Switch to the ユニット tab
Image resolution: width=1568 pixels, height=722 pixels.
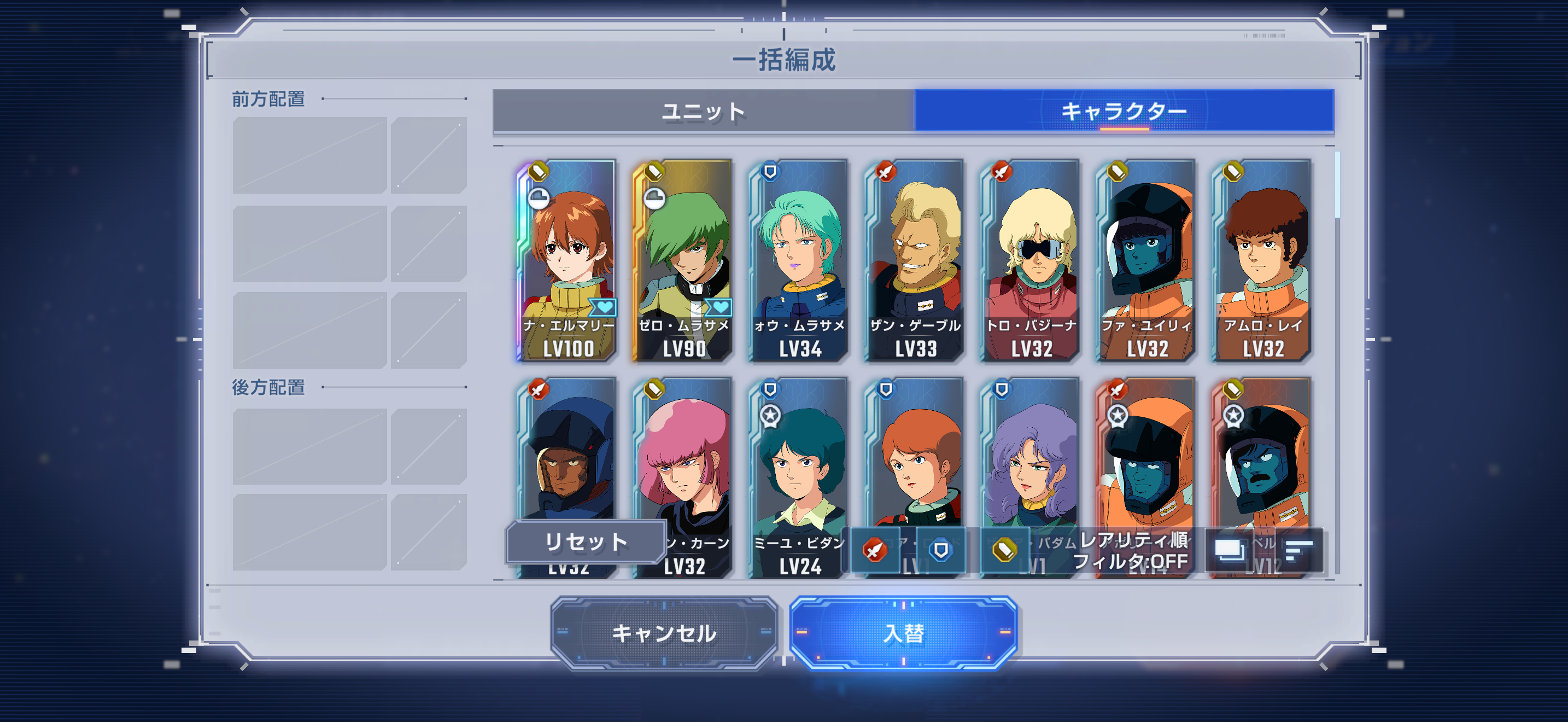tap(704, 111)
